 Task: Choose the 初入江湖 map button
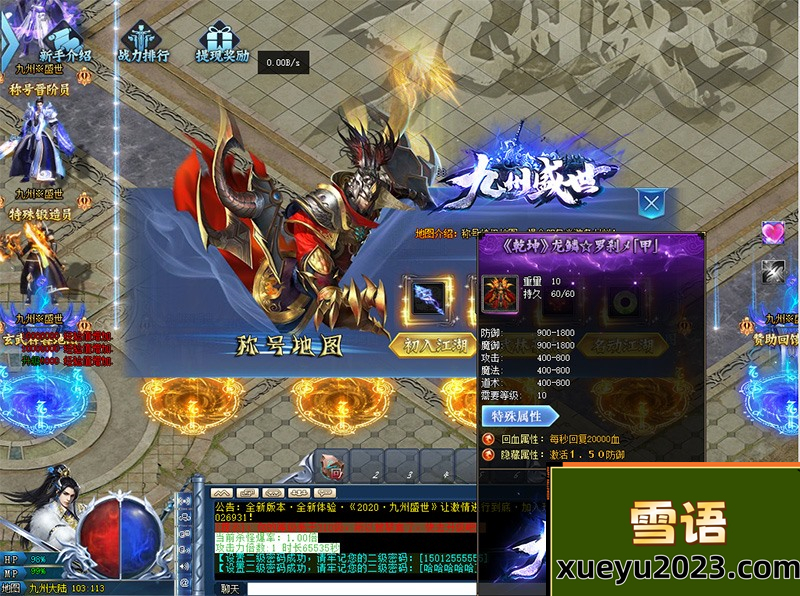[431, 343]
